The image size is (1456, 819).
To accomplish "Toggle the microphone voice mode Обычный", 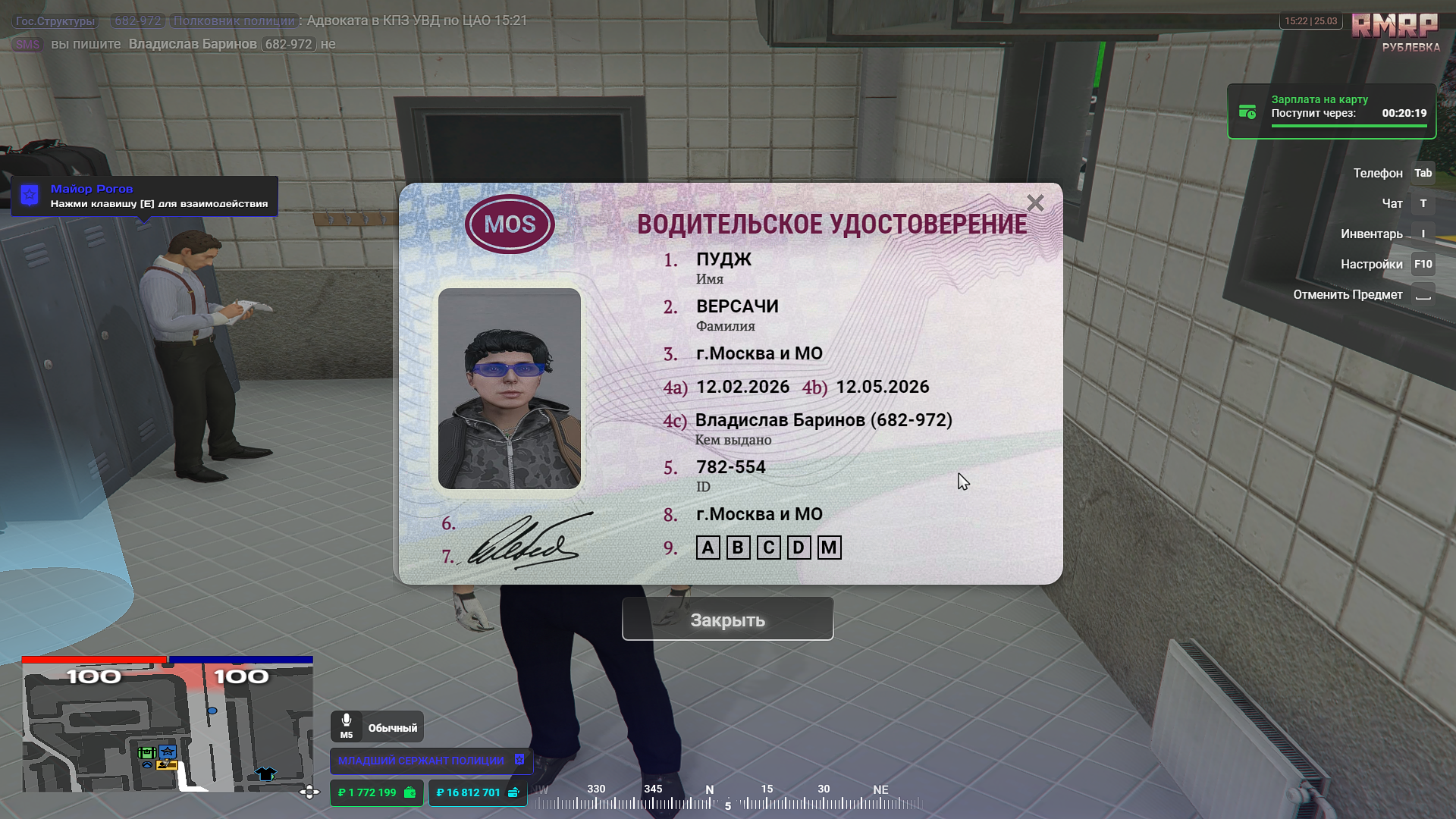I will (x=377, y=726).
